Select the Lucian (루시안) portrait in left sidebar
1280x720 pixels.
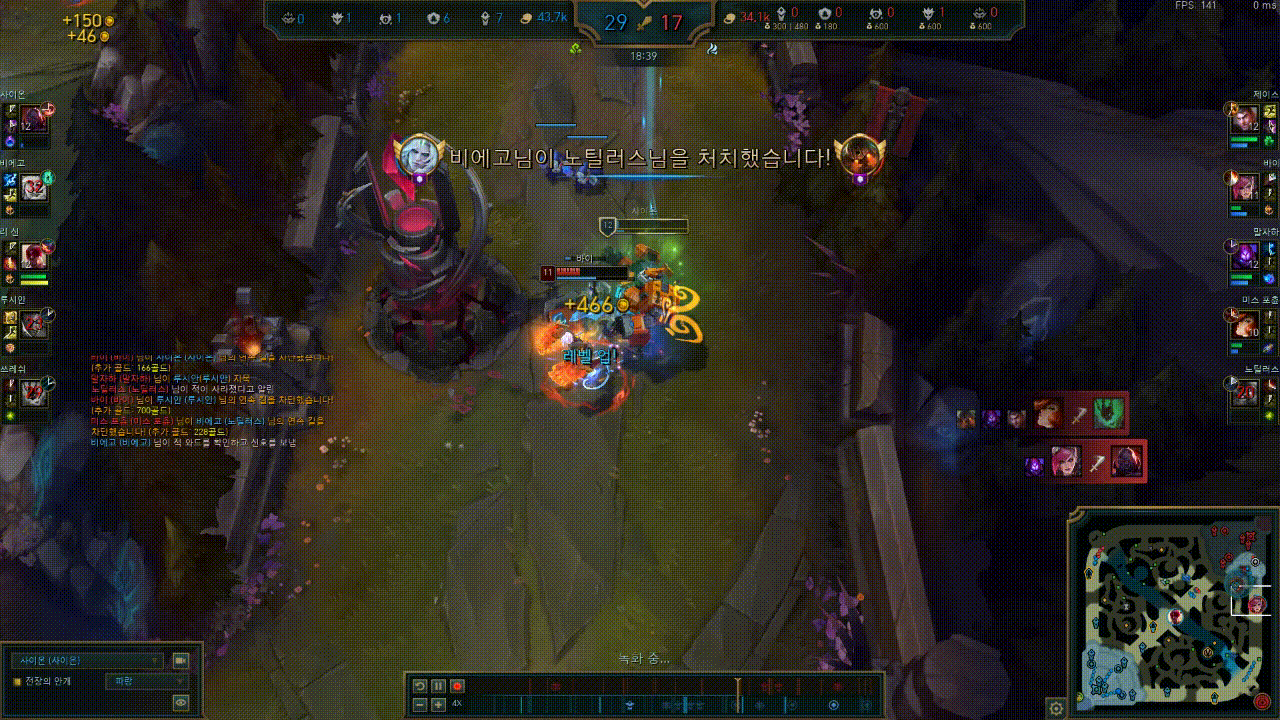(35, 322)
